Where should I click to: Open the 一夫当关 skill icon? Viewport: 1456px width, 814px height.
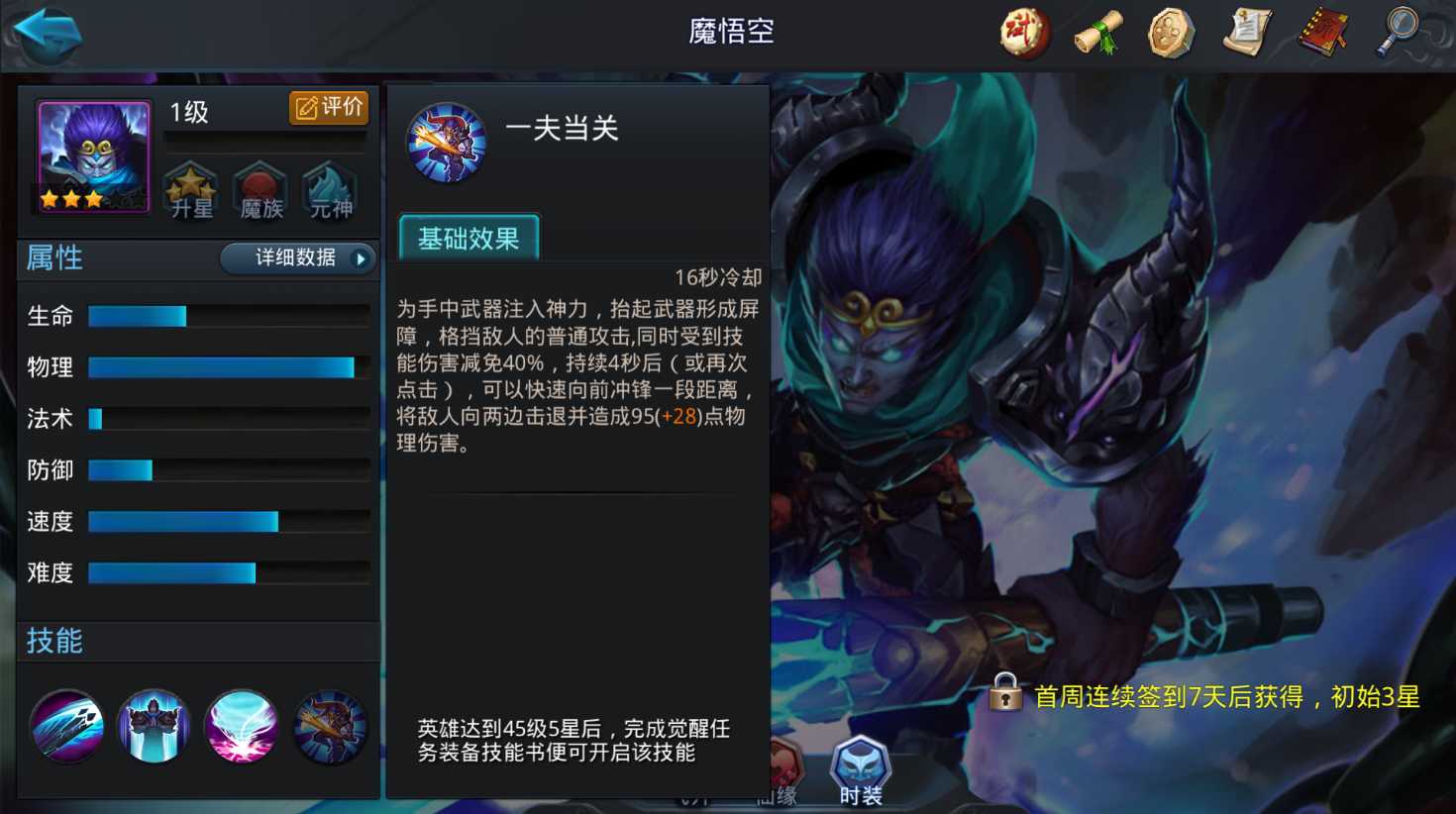click(449, 142)
